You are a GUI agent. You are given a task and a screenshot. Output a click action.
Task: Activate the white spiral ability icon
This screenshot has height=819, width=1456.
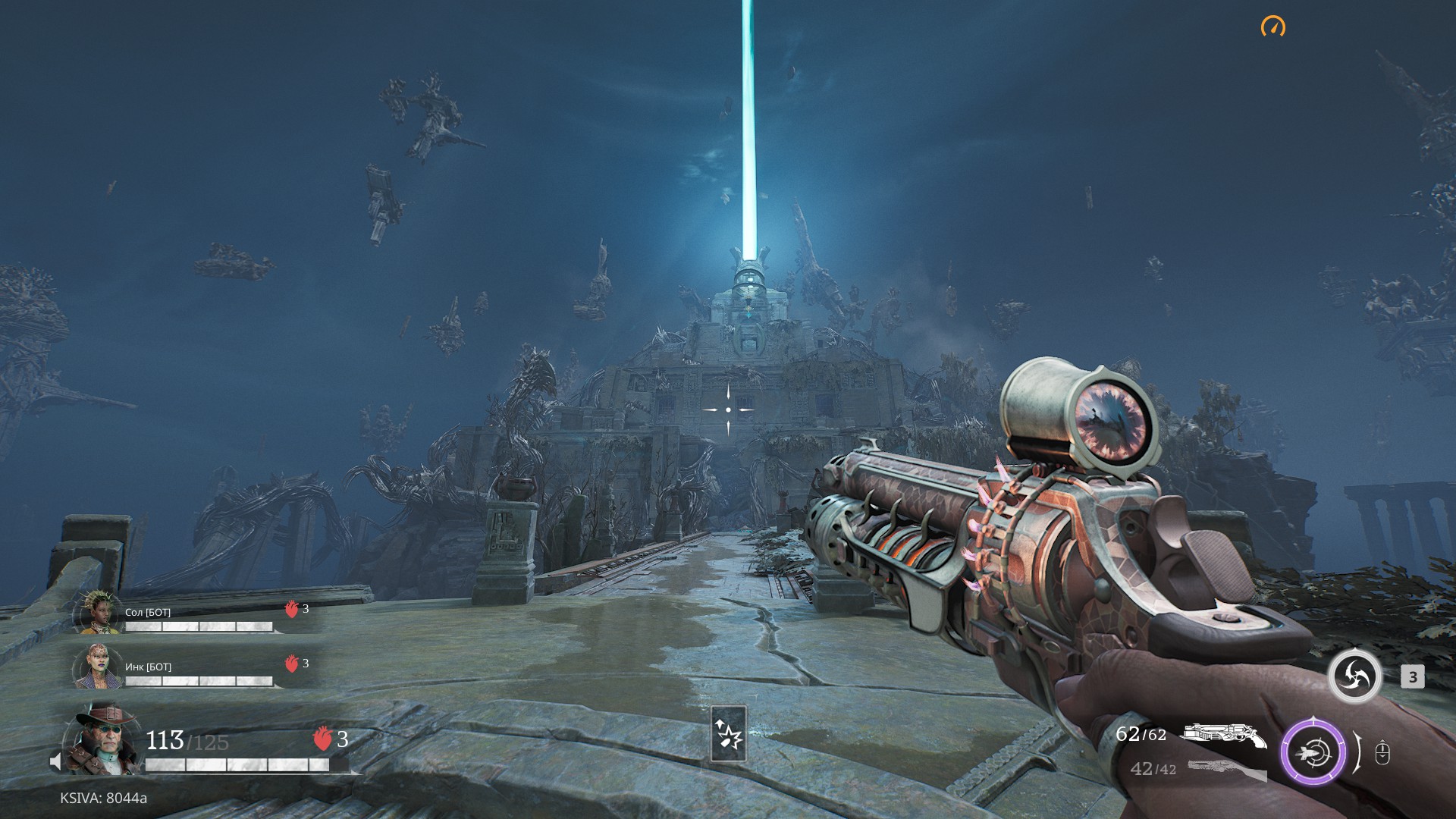[1354, 676]
